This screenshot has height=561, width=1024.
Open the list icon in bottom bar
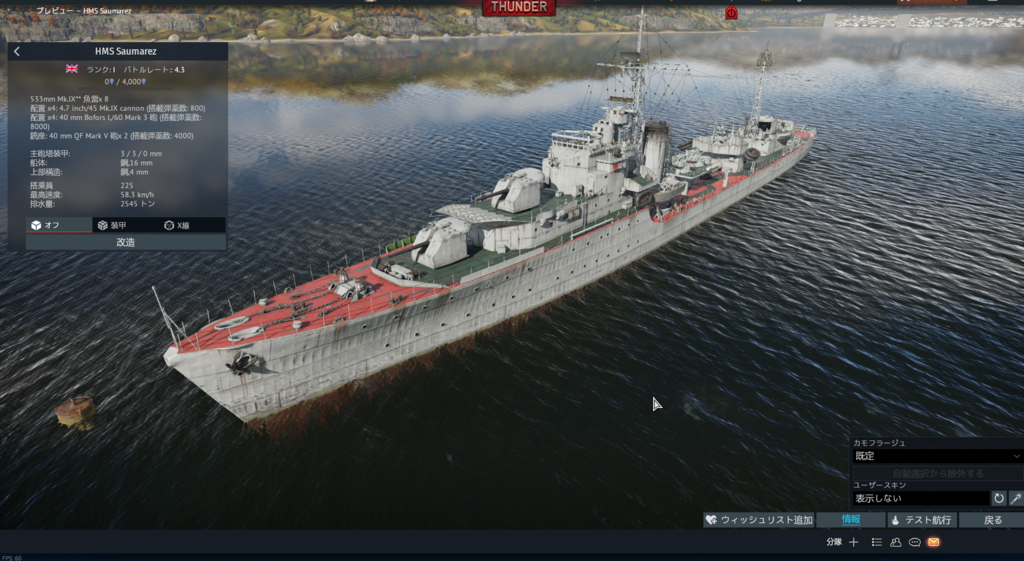[876, 542]
